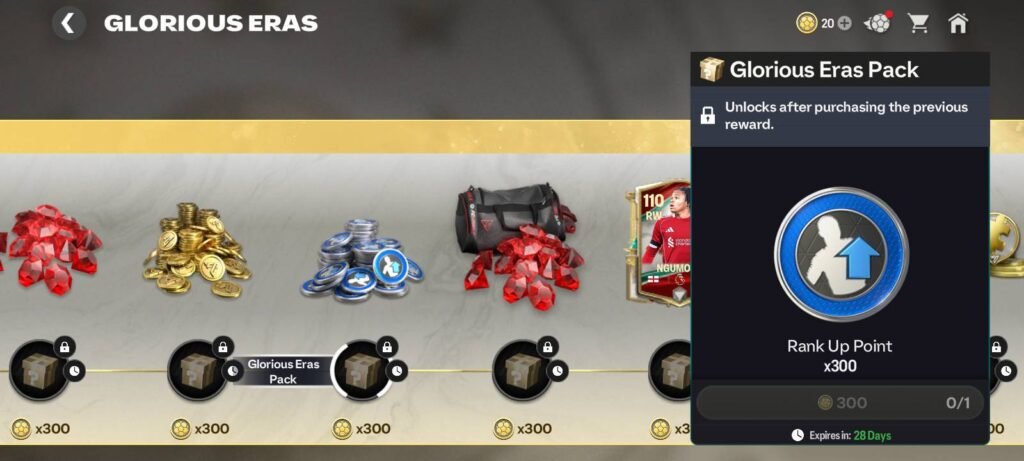This screenshot has height=461, width=1024.
Task: Open the shopping cart store
Action: tap(917, 23)
